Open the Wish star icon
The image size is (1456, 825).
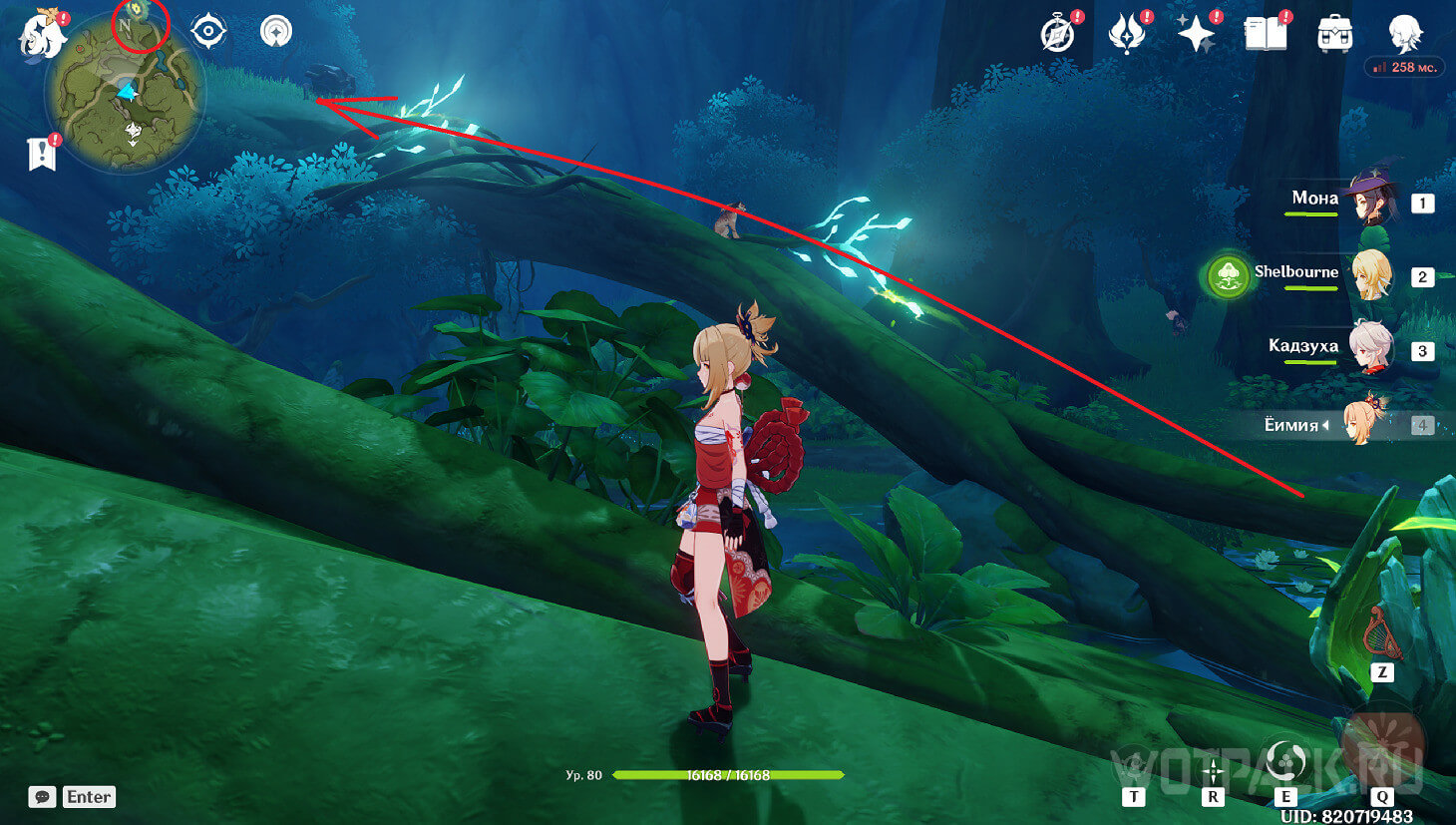pos(1196,35)
